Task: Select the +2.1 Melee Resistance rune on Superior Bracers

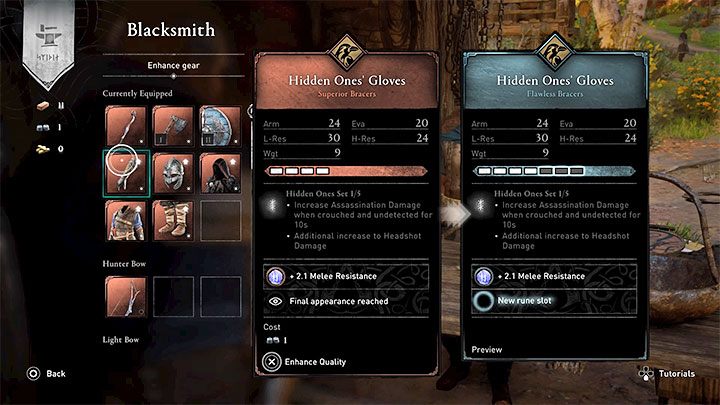Action: coord(342,275)
